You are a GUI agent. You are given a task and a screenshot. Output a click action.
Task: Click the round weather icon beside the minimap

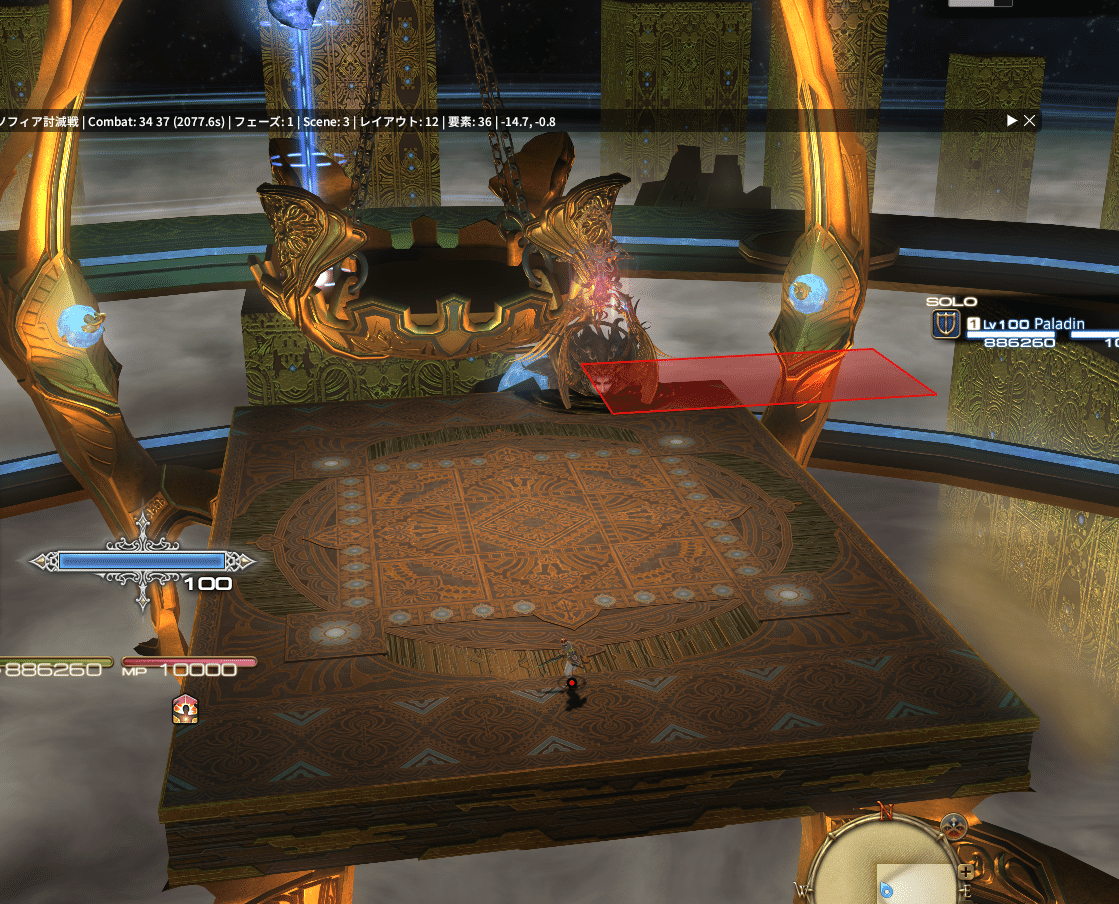click(x=954, y=826)
